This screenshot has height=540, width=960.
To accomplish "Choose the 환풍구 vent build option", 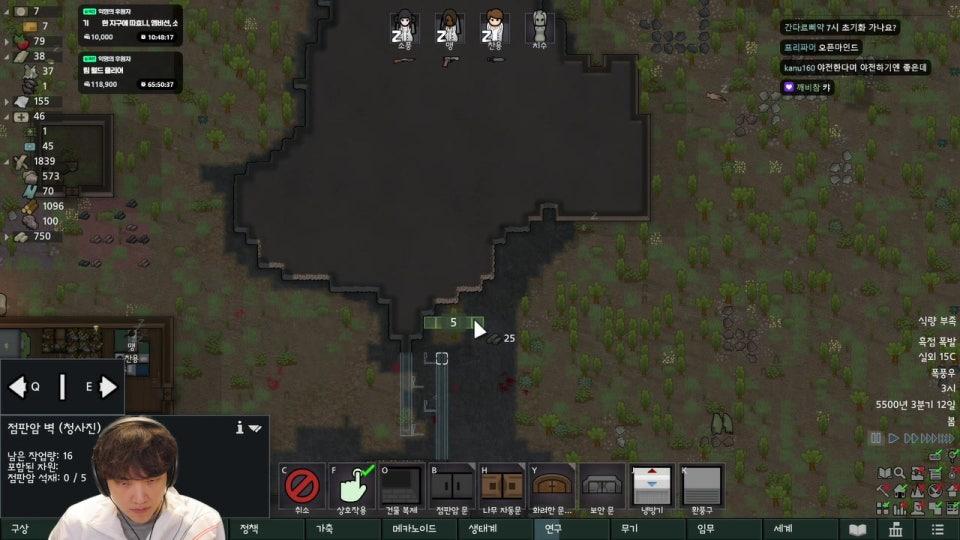I will coord(702,488).
